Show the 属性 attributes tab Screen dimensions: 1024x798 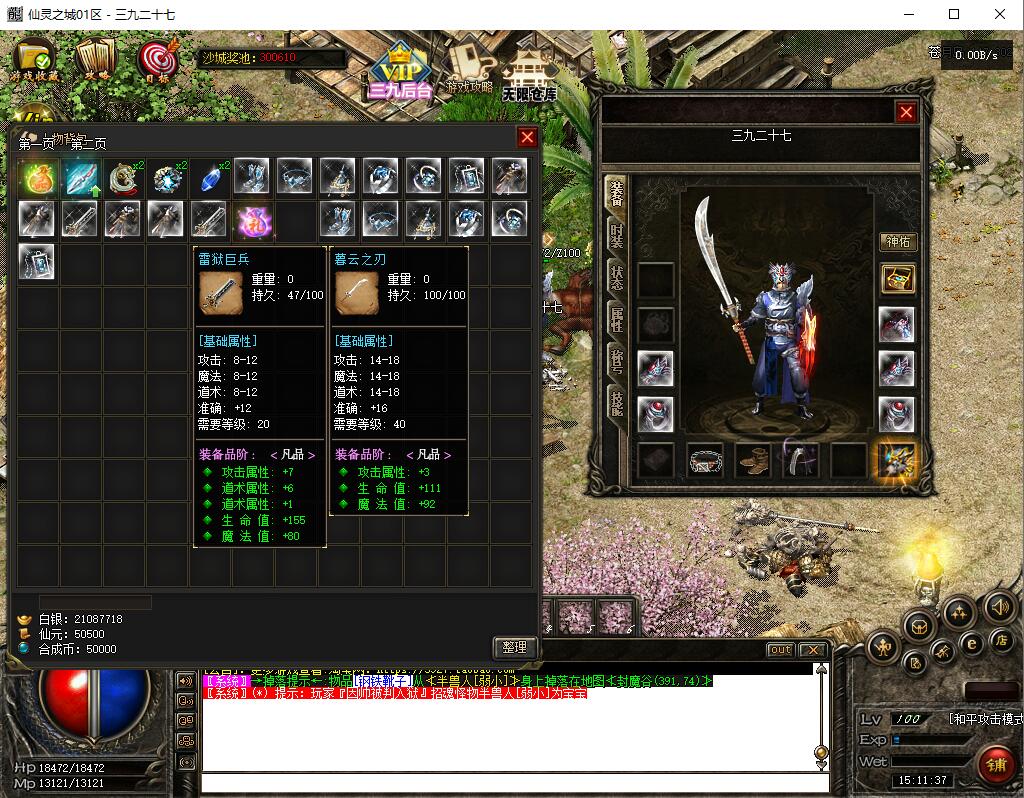coord(617,318)
